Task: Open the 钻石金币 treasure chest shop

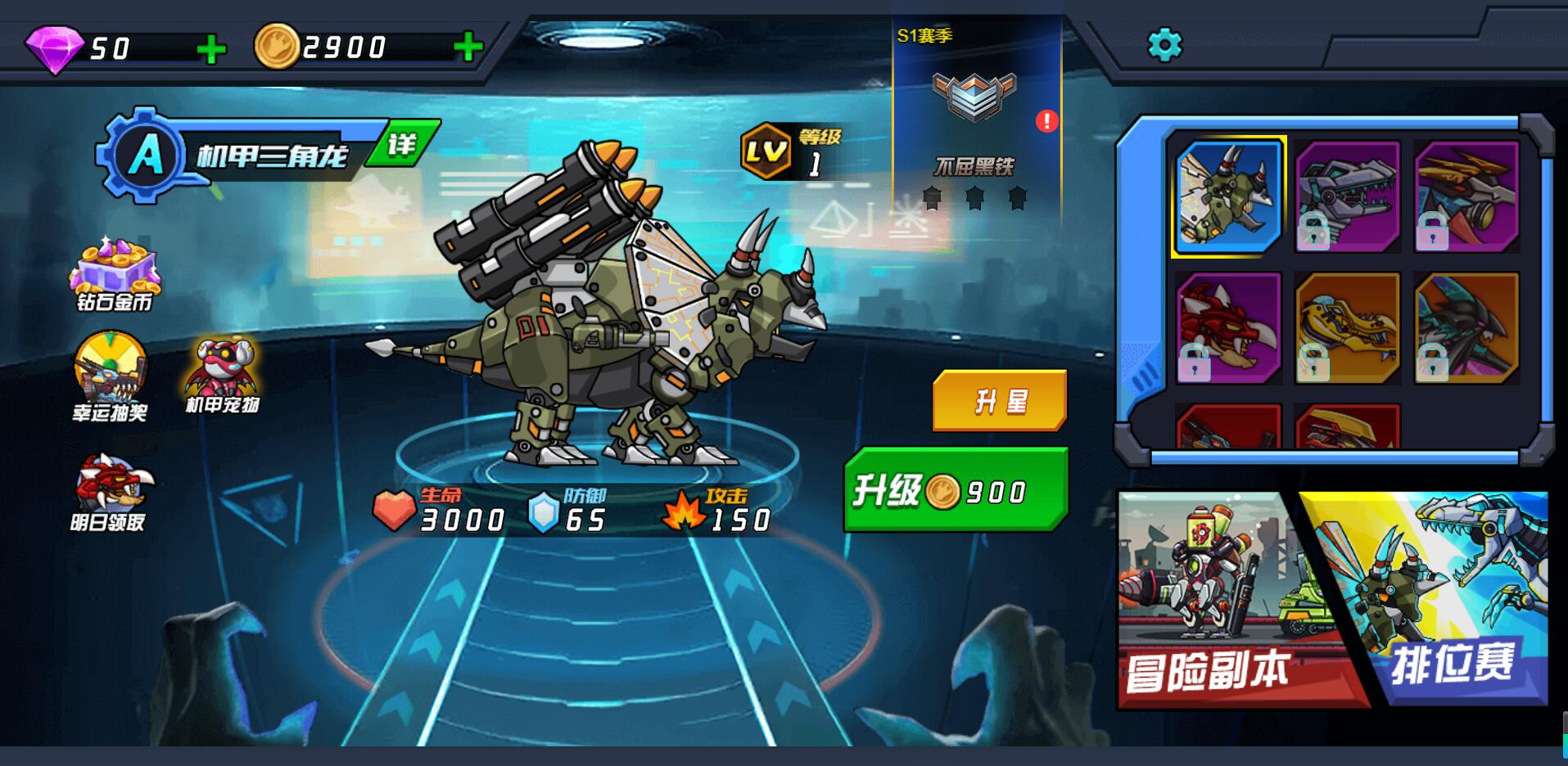Action: [x=115, y=274]
